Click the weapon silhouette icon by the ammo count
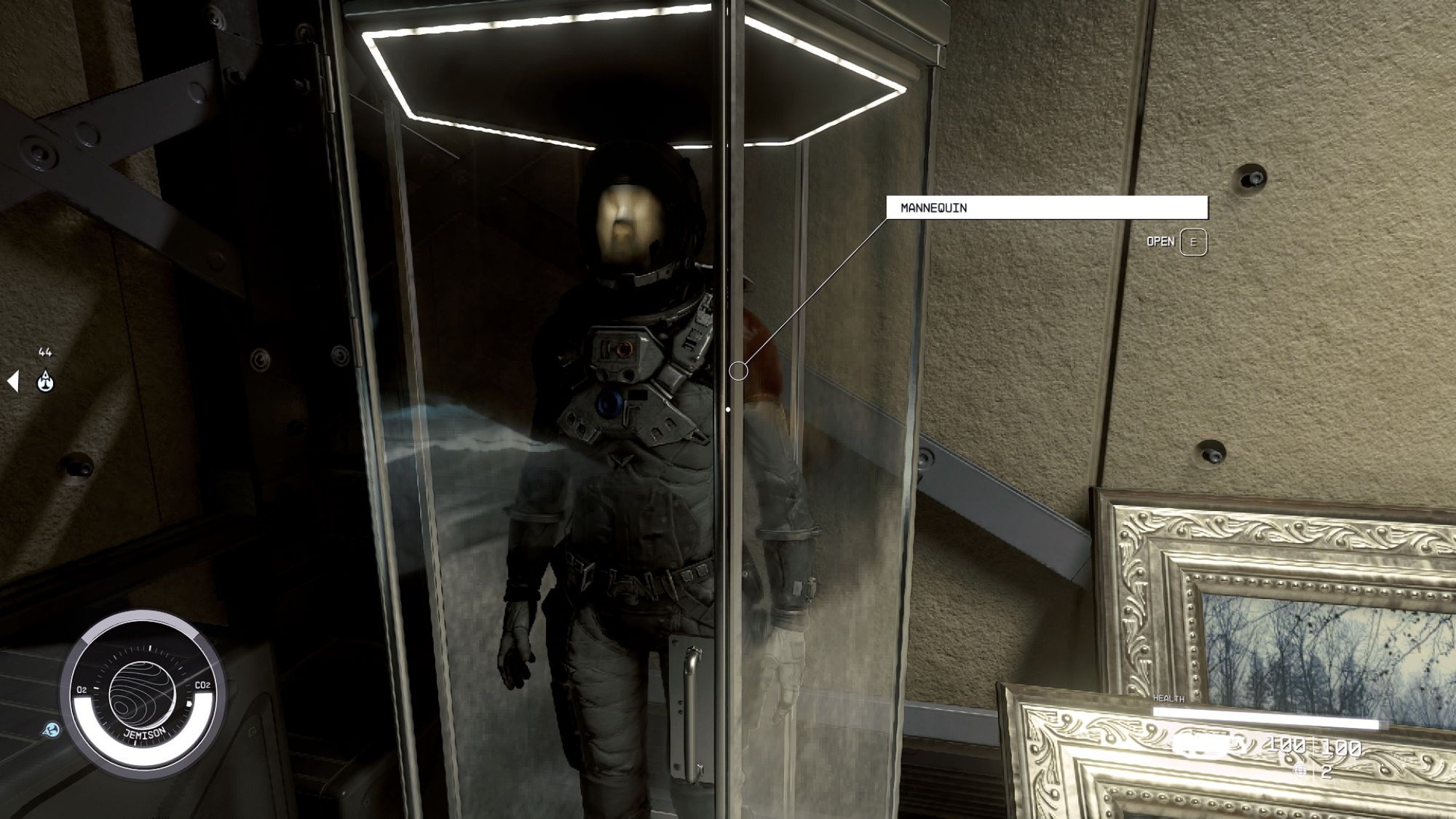This screenshot has width=1456, height=819. [x=1201, y=745]
